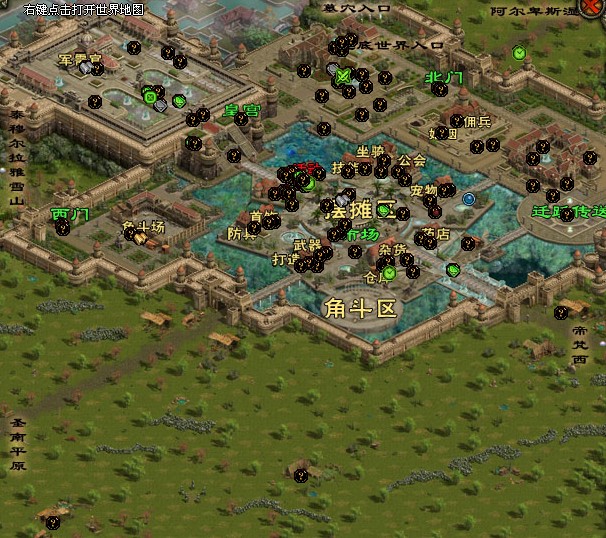The image size is (606, 538).
Task: Select the 迁跃传送 teleport marker
Action: [567, 211]
